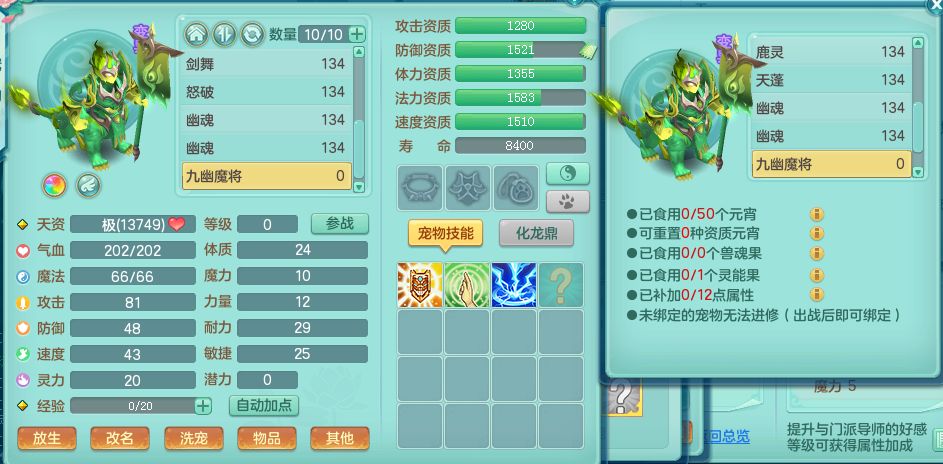
Task: Open the 物品 items button
Action: point(266,438)
